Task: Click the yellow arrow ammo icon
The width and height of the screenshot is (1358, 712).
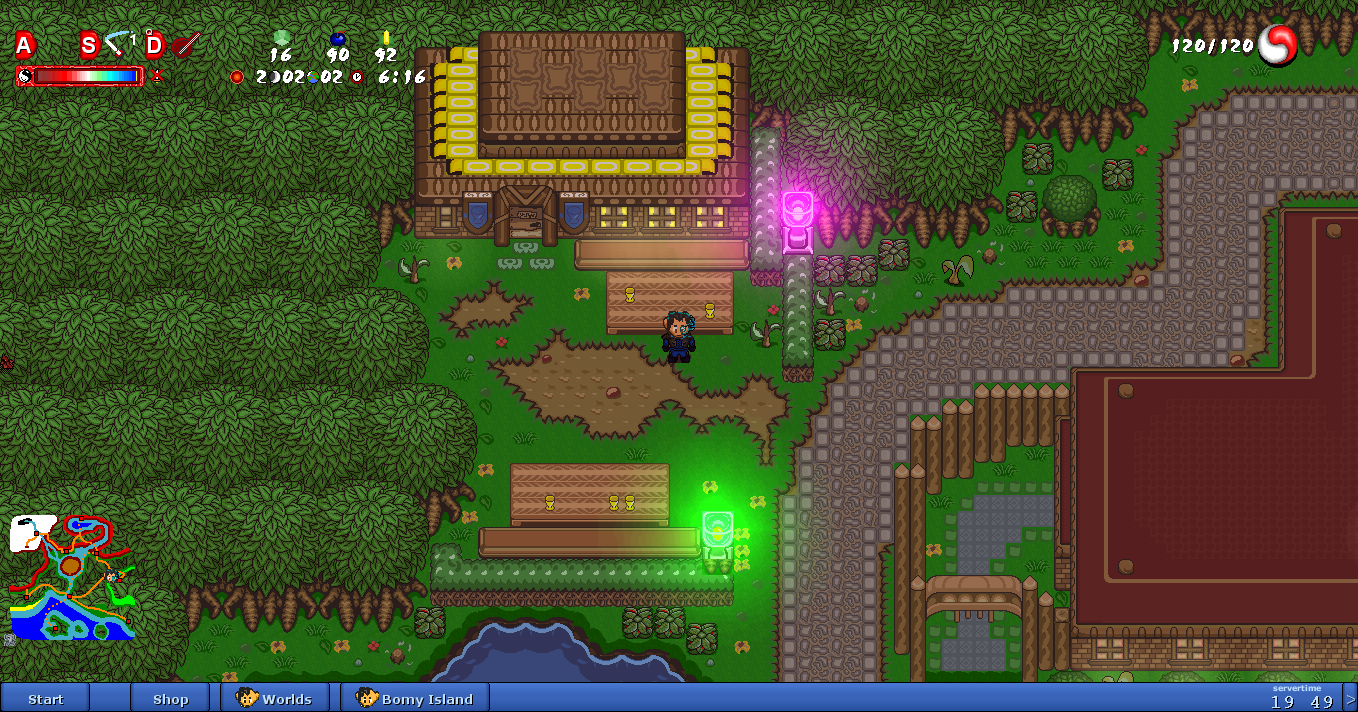Action: [x=386, y=38]
